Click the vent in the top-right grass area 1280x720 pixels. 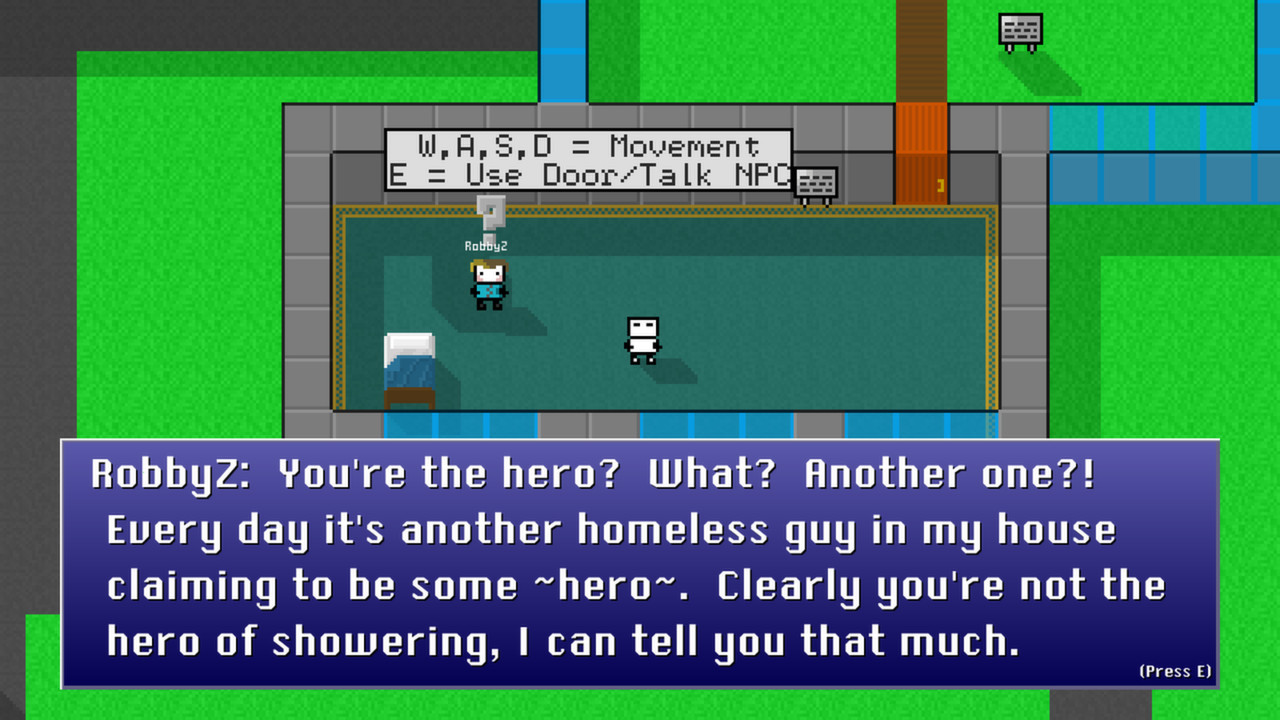1022,30
